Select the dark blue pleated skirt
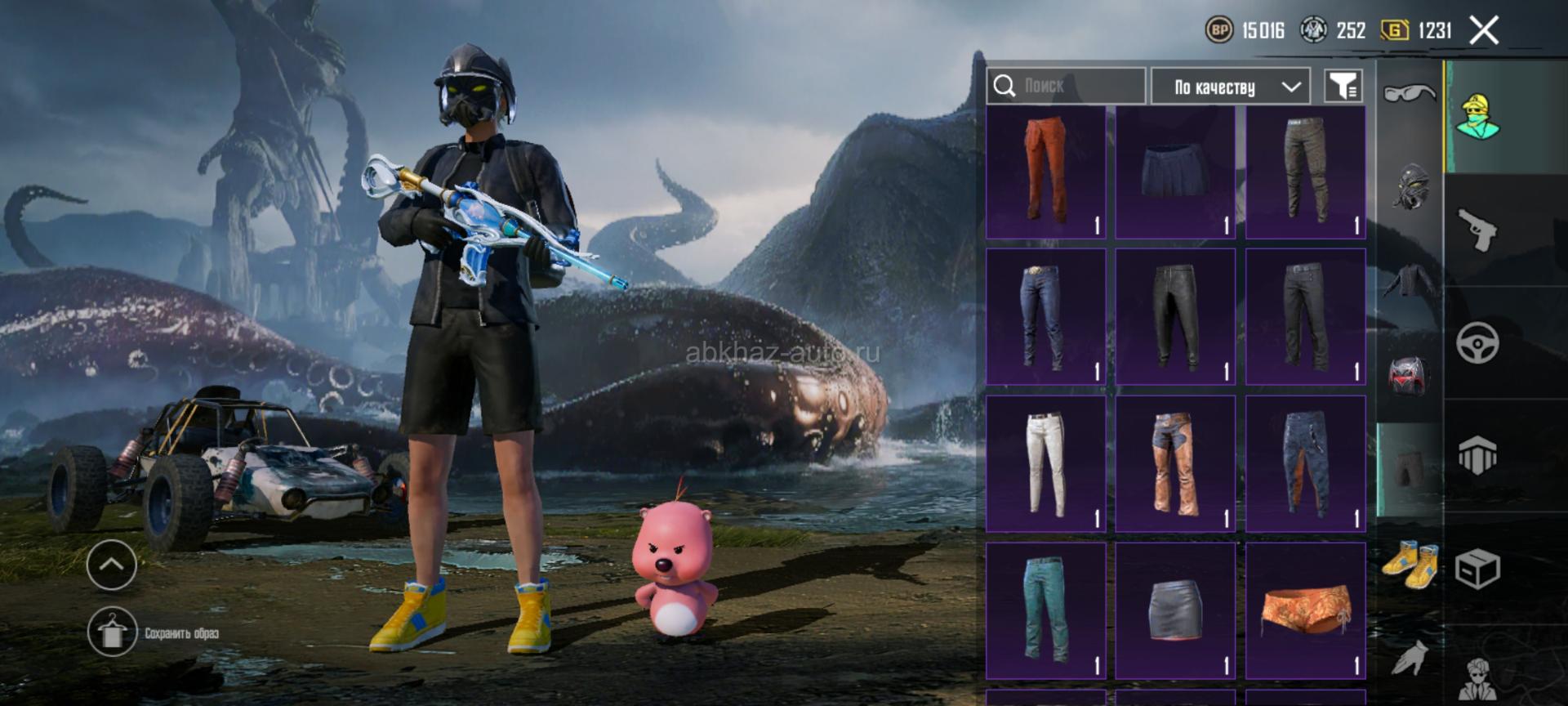 pyautogui.click(x=1175, y=172)
